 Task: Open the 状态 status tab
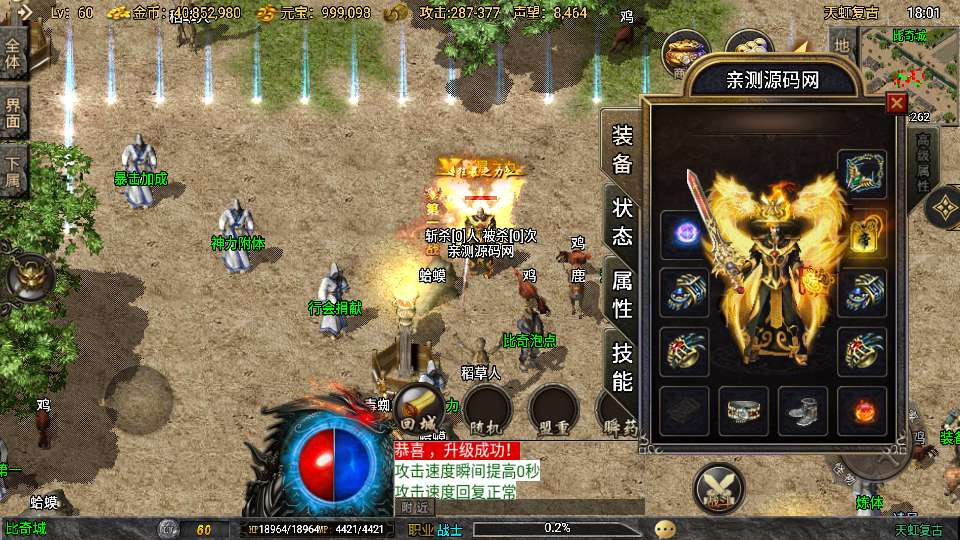[622, 220]
